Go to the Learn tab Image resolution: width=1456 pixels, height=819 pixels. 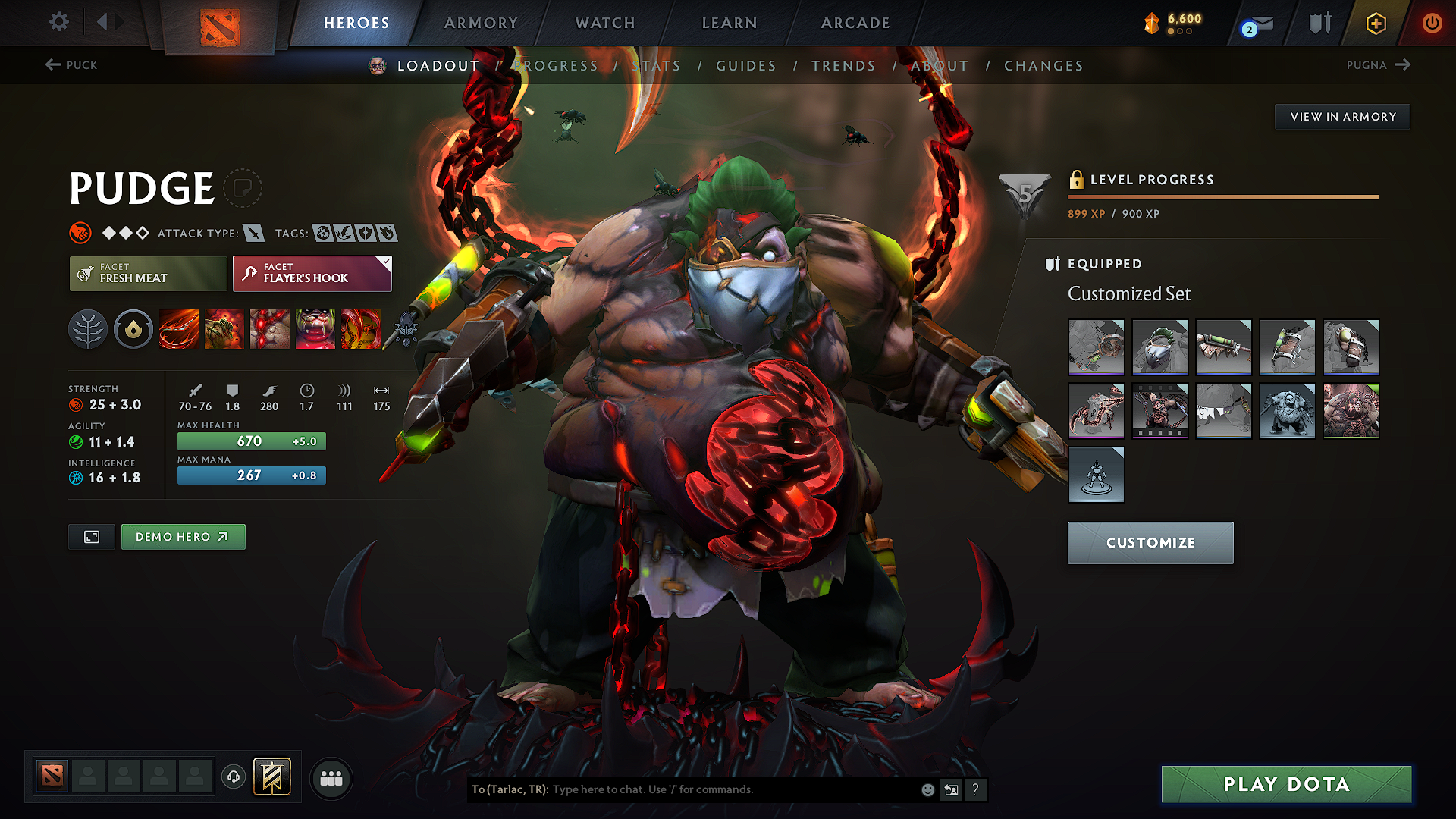[x=730, y=23]
